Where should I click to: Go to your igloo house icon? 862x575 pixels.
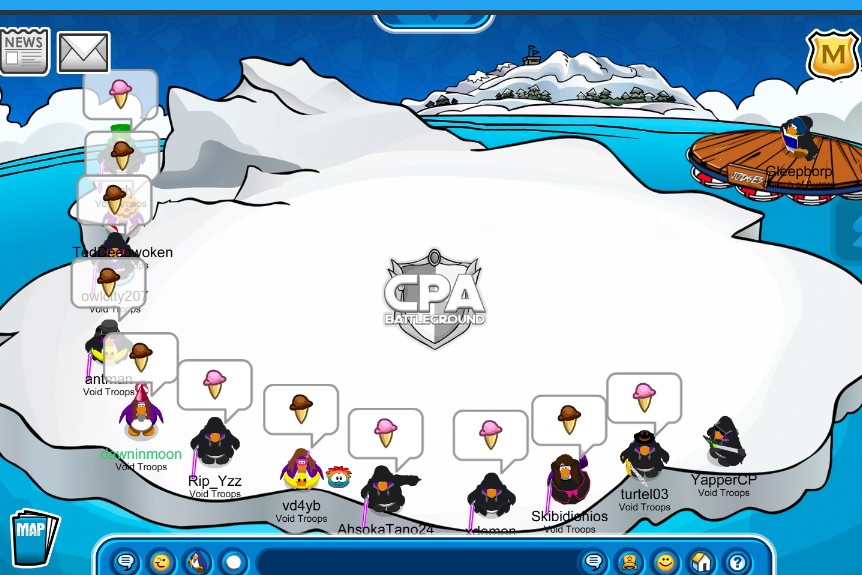pos(701,562)
